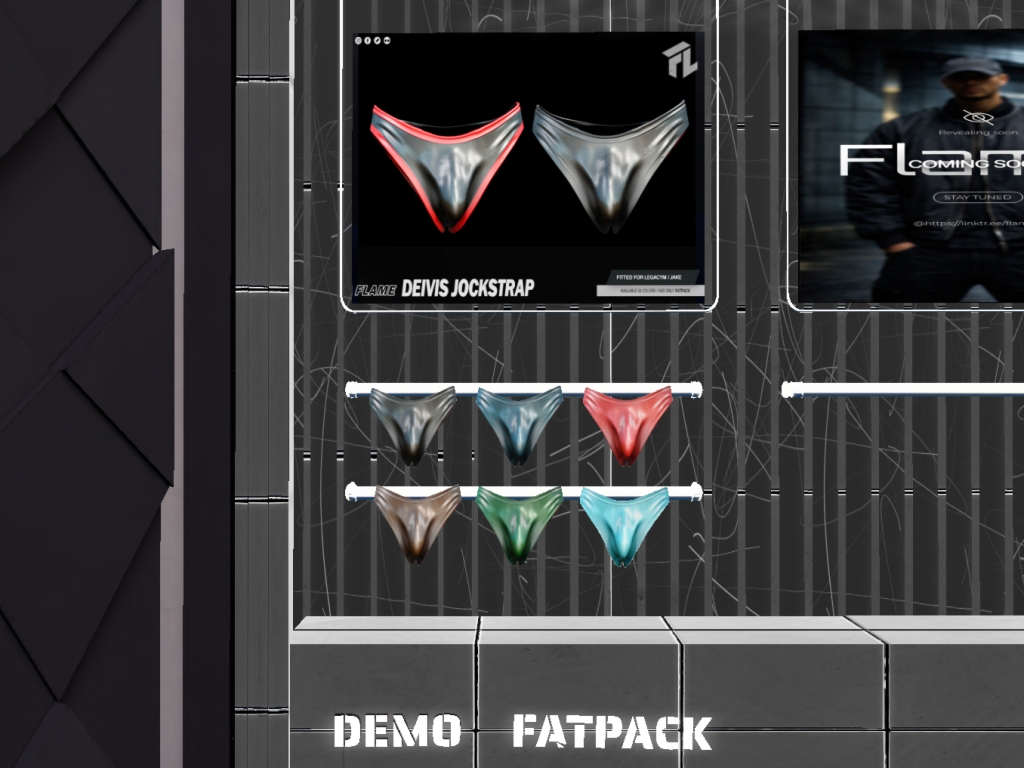Select the steel blue jockstrap
Screen dimensions: 1024x768
click(x=518, y=422)
